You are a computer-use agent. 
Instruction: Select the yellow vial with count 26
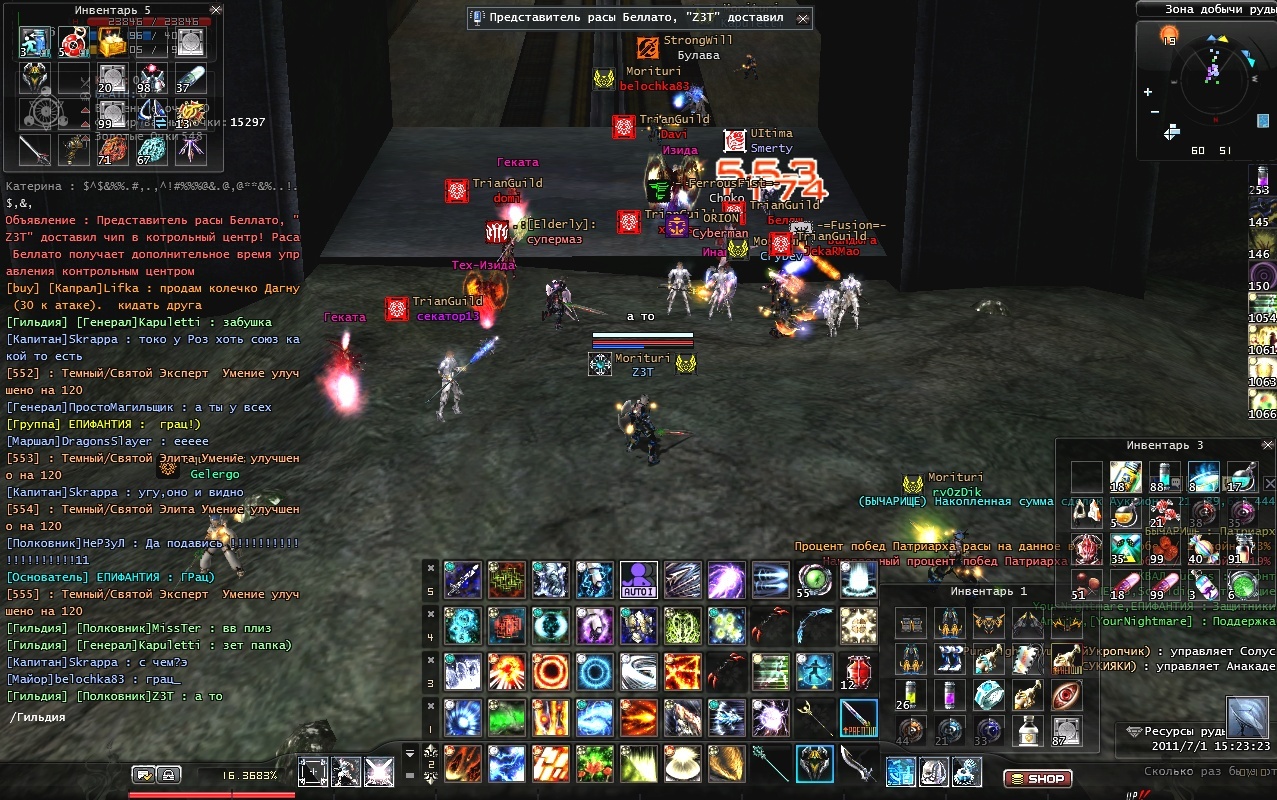point(909,694)
